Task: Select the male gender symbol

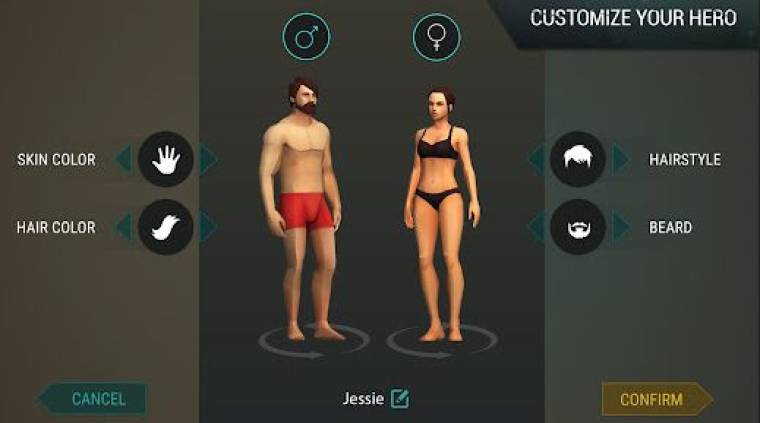Action: coord(306,37)
